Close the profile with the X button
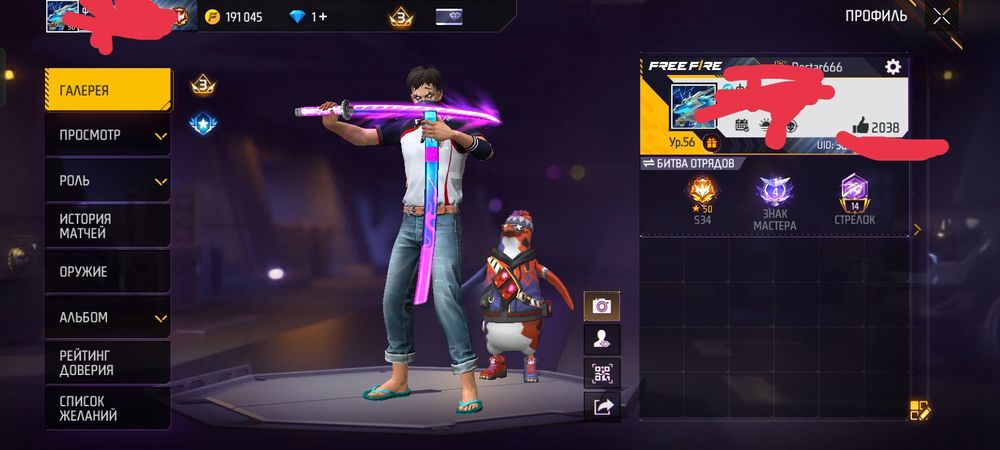 [x=941, y=16]
